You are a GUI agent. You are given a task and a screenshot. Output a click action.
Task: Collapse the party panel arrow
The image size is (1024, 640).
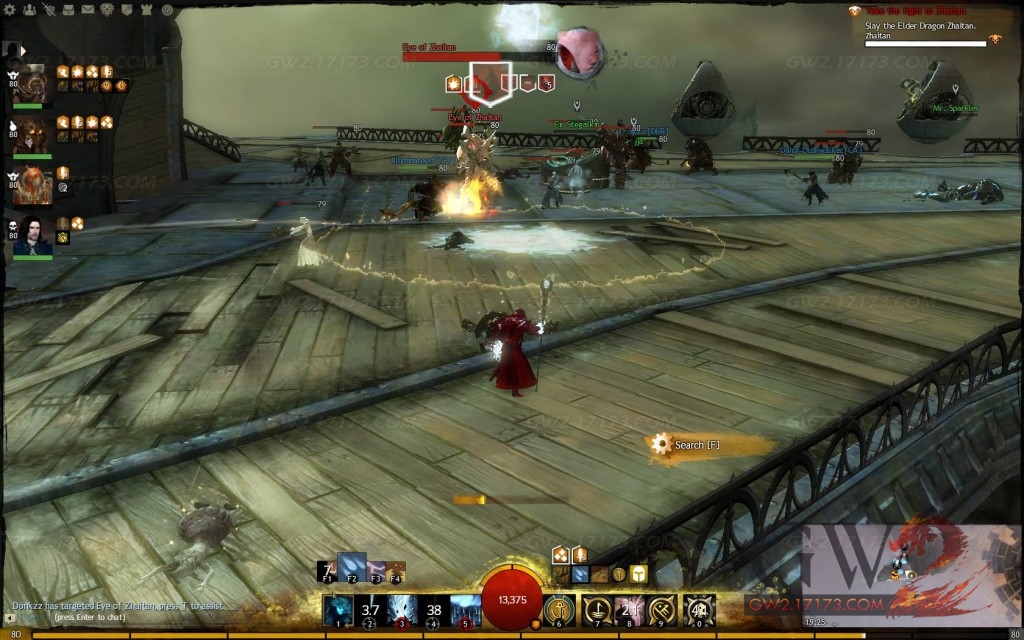[x=22, y=50]
